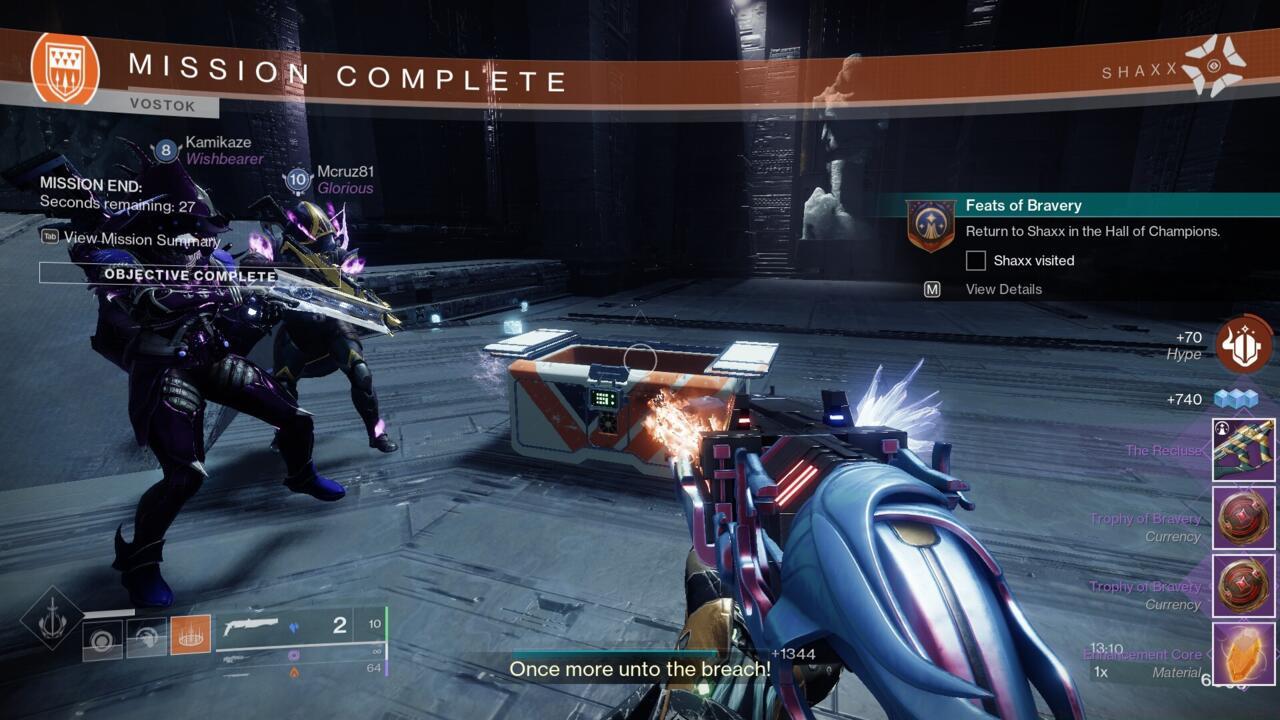Screen dimensions: 1280x720
Task: Open the View Mission Summary option
Action: click(140, 240)
